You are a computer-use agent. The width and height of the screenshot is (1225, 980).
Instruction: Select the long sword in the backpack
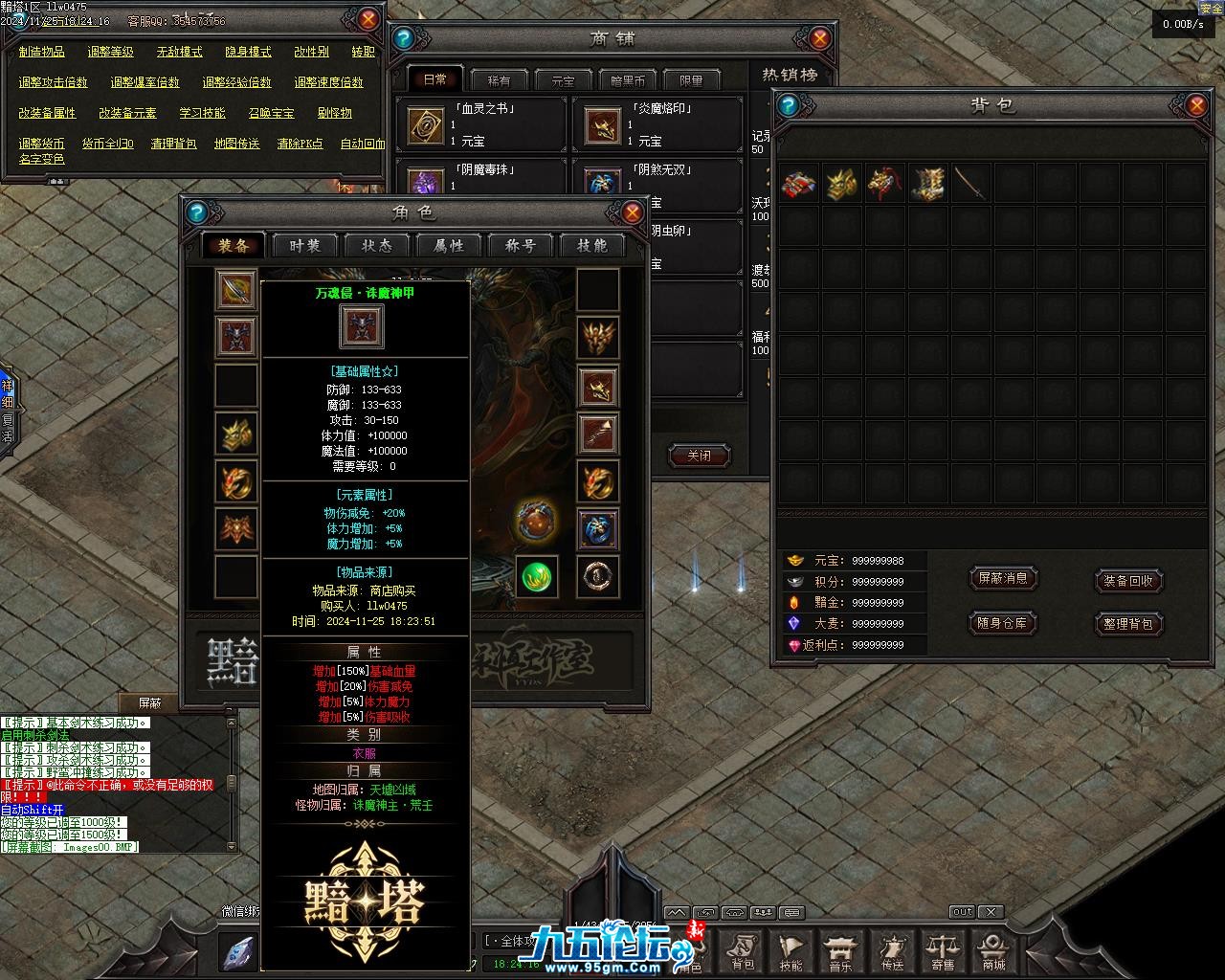[970, 183]
